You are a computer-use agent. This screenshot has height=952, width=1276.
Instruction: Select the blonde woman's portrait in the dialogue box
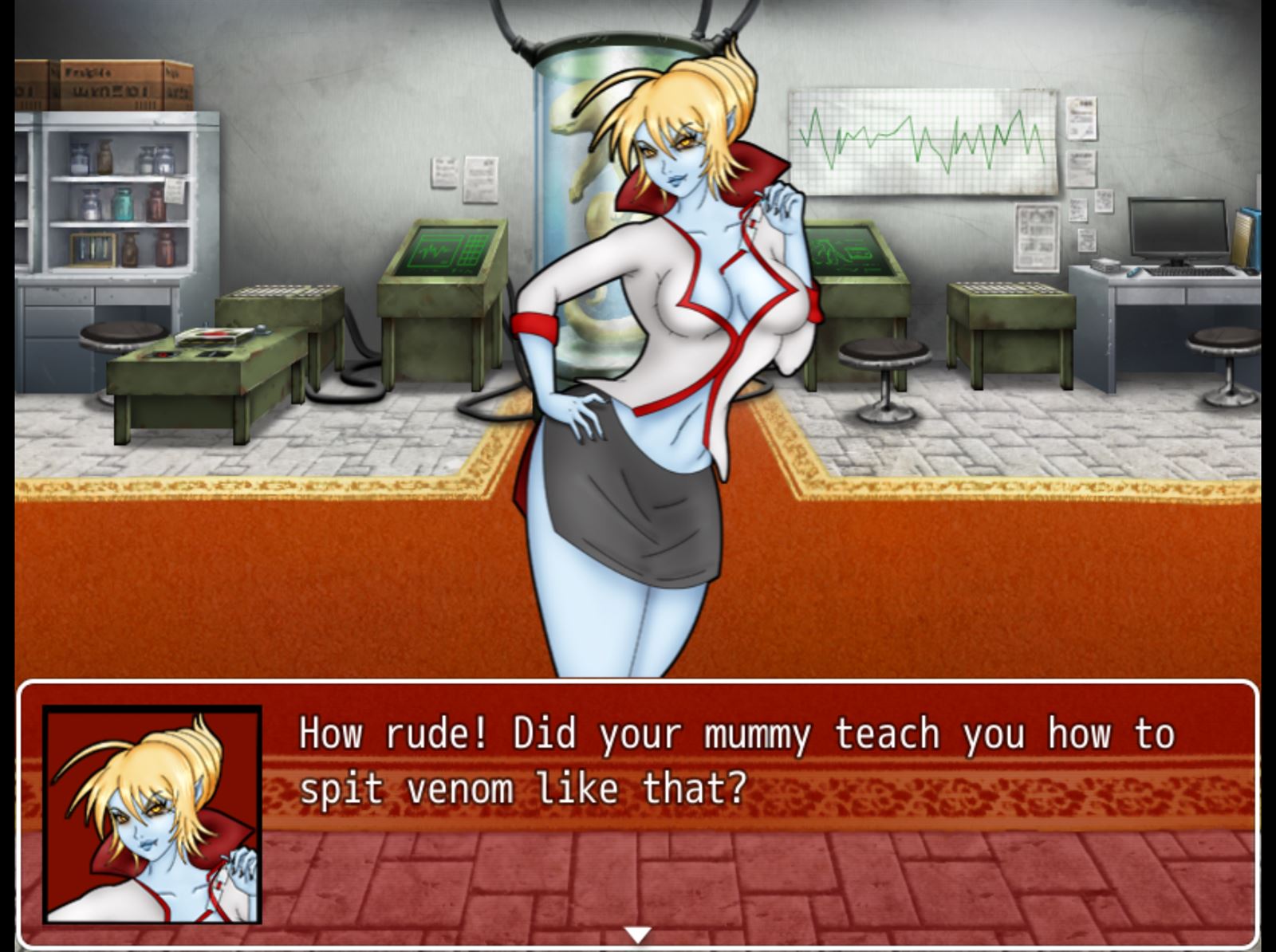(153, 811)
